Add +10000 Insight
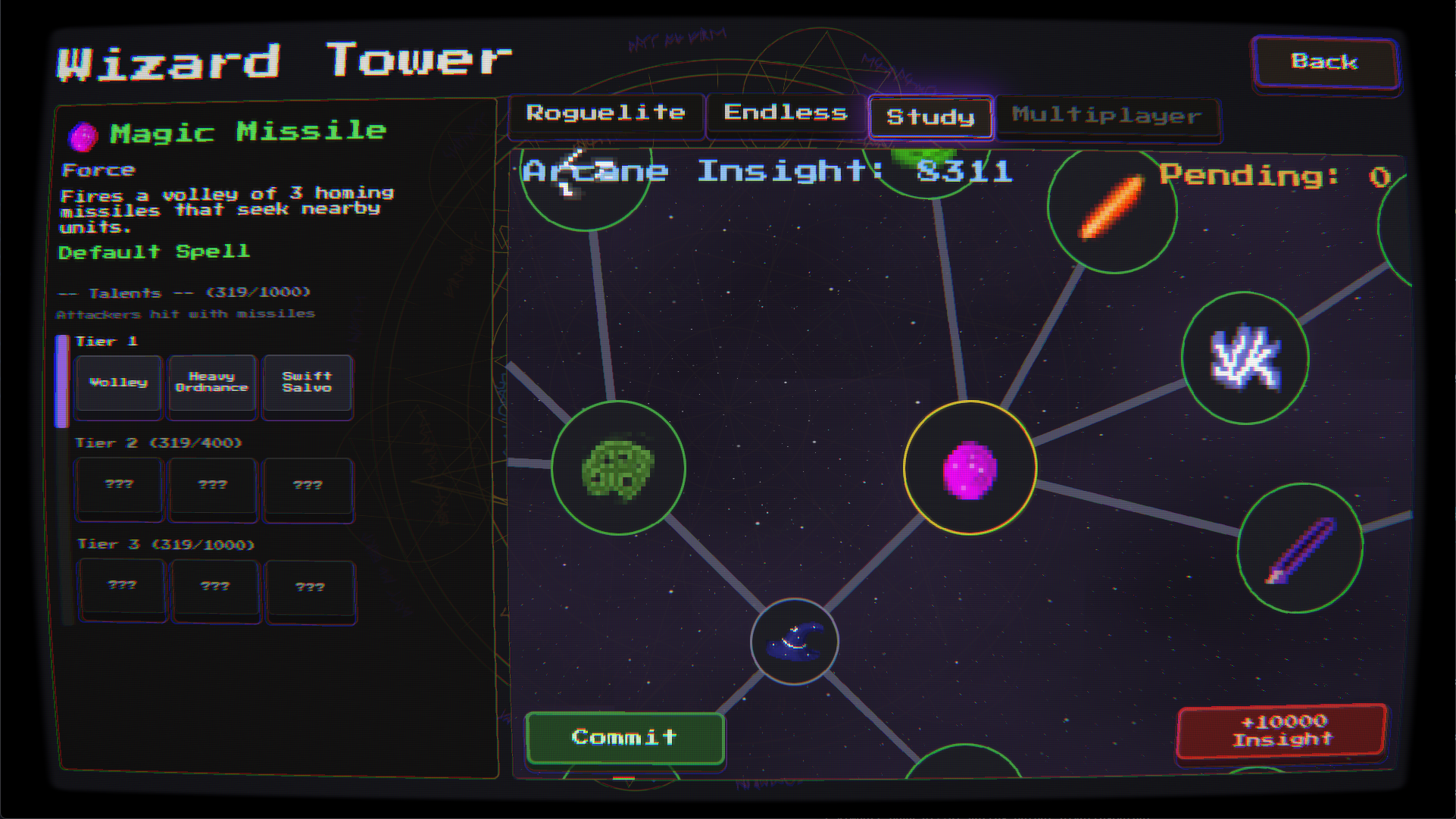Viewport: 1456px width, 819px height. click(1282, 731)
